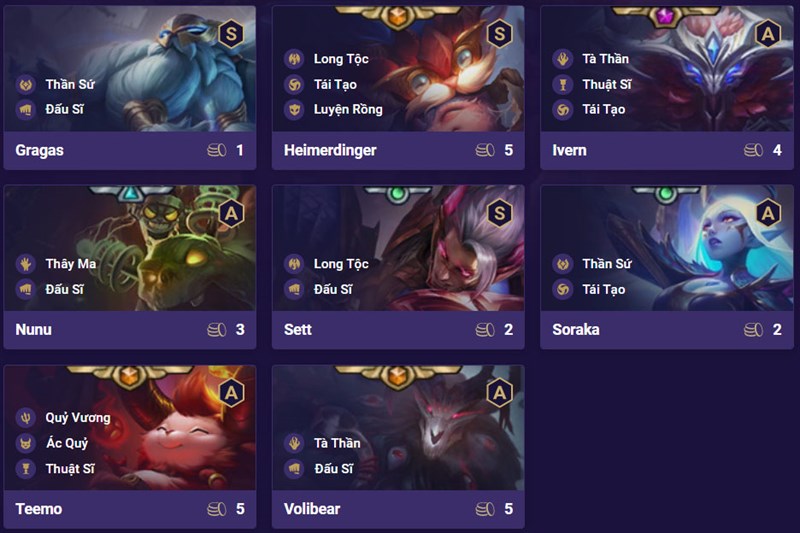Click Heimerdinger's Luyện Rồng trait
Image resolution: width=800 pixels, height=533 pixels.
347,109
